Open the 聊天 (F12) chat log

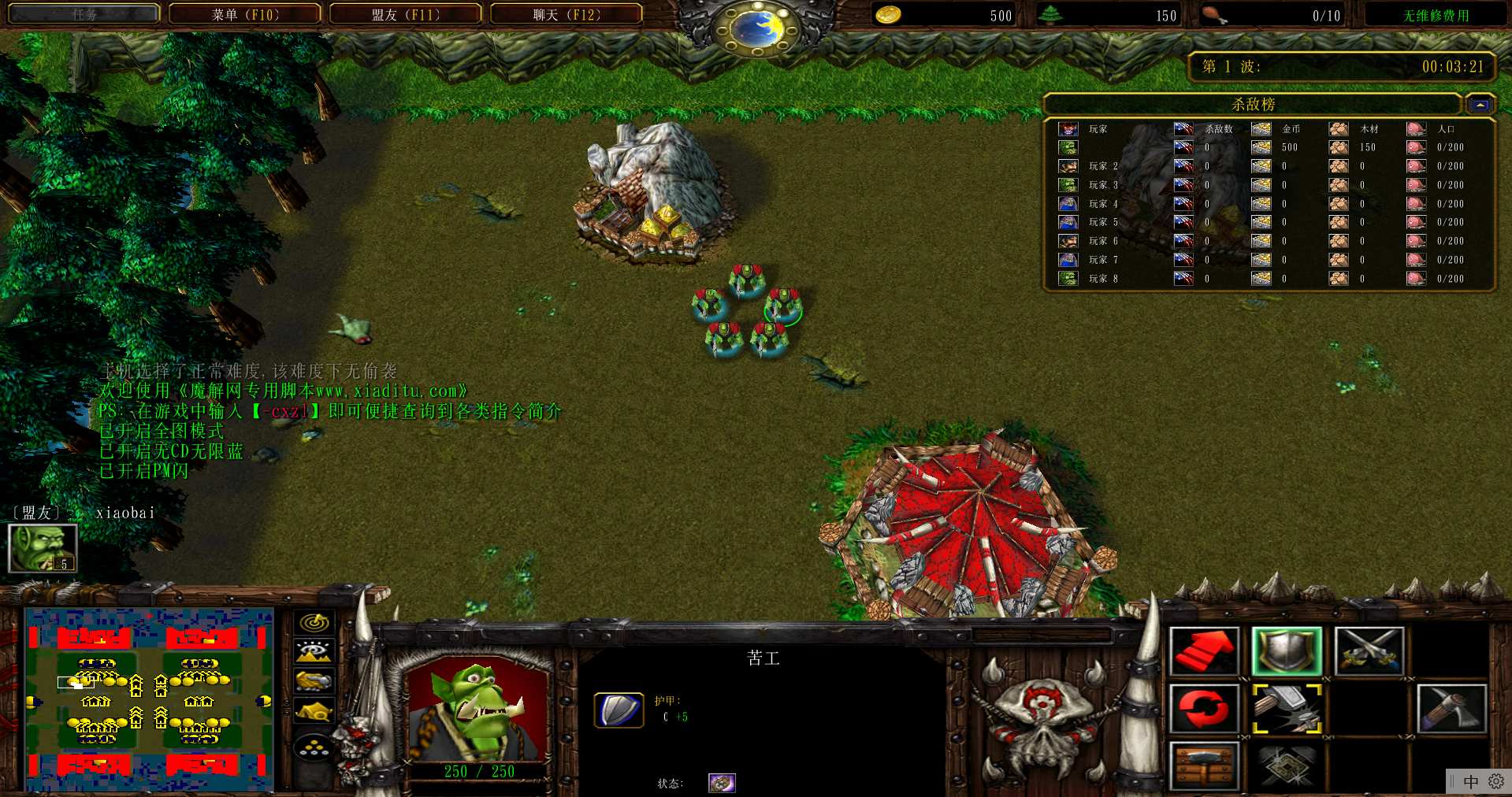pyautogui.click(x=567, y=14)
